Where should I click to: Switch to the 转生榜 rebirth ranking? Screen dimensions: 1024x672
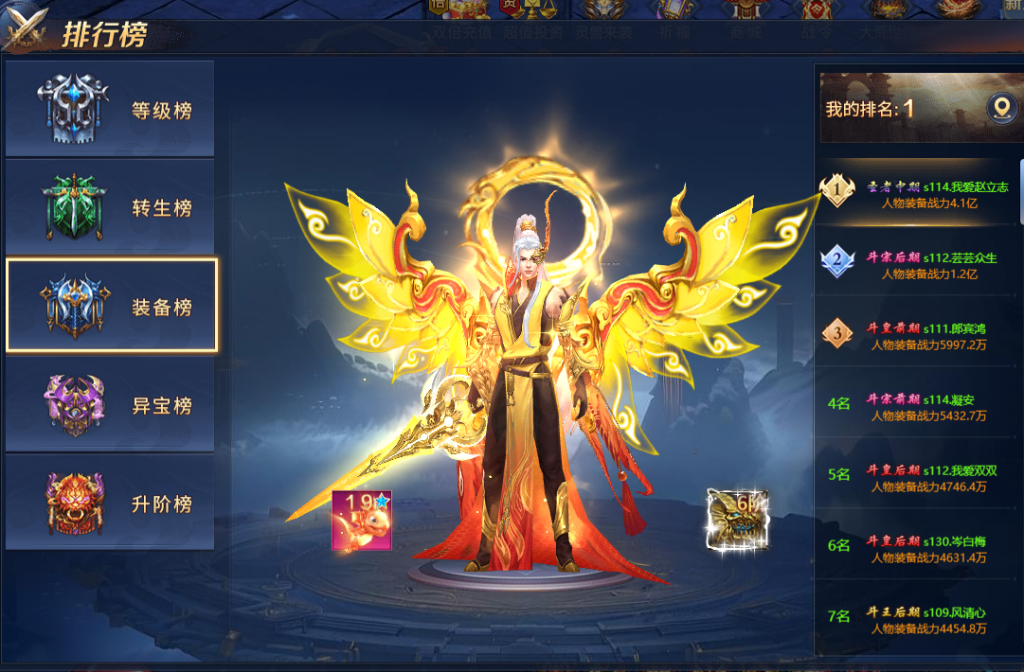(110, 207)
